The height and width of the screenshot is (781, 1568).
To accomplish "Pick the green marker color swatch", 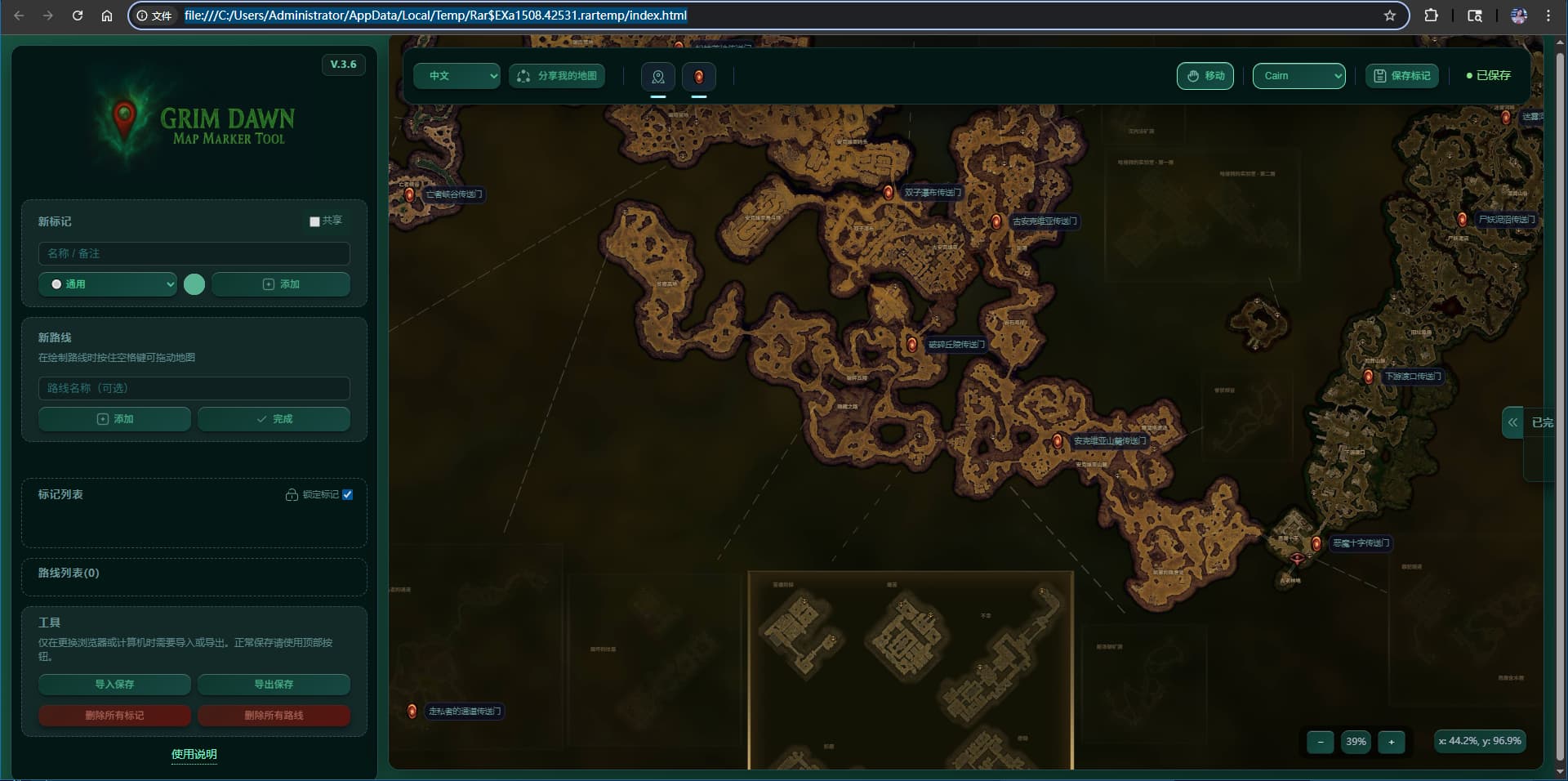I will click(194, 284).
